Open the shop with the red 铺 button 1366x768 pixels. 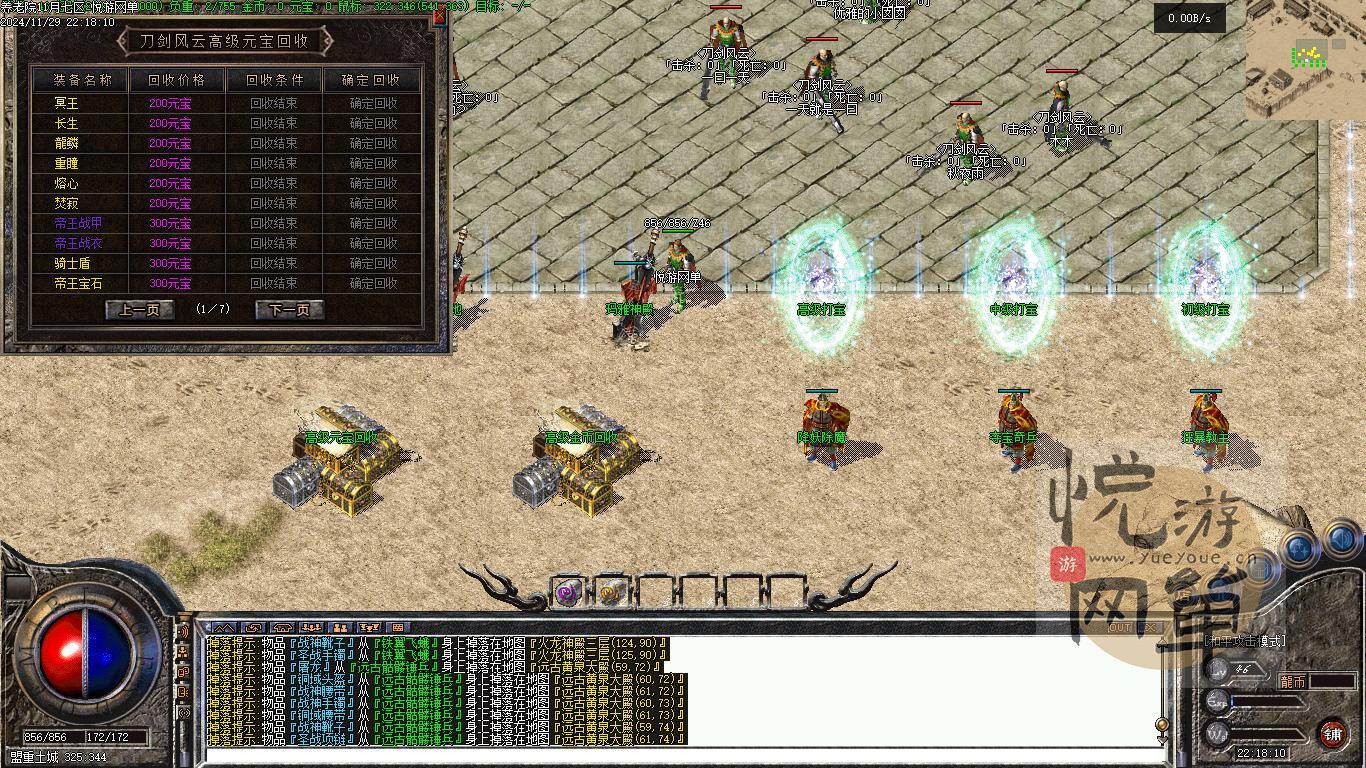click(1333, 734)
